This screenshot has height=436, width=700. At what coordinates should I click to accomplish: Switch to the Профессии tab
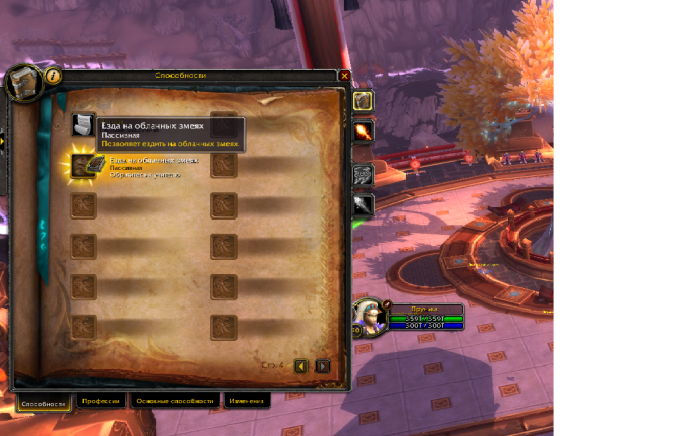click(x=100, y=401)
